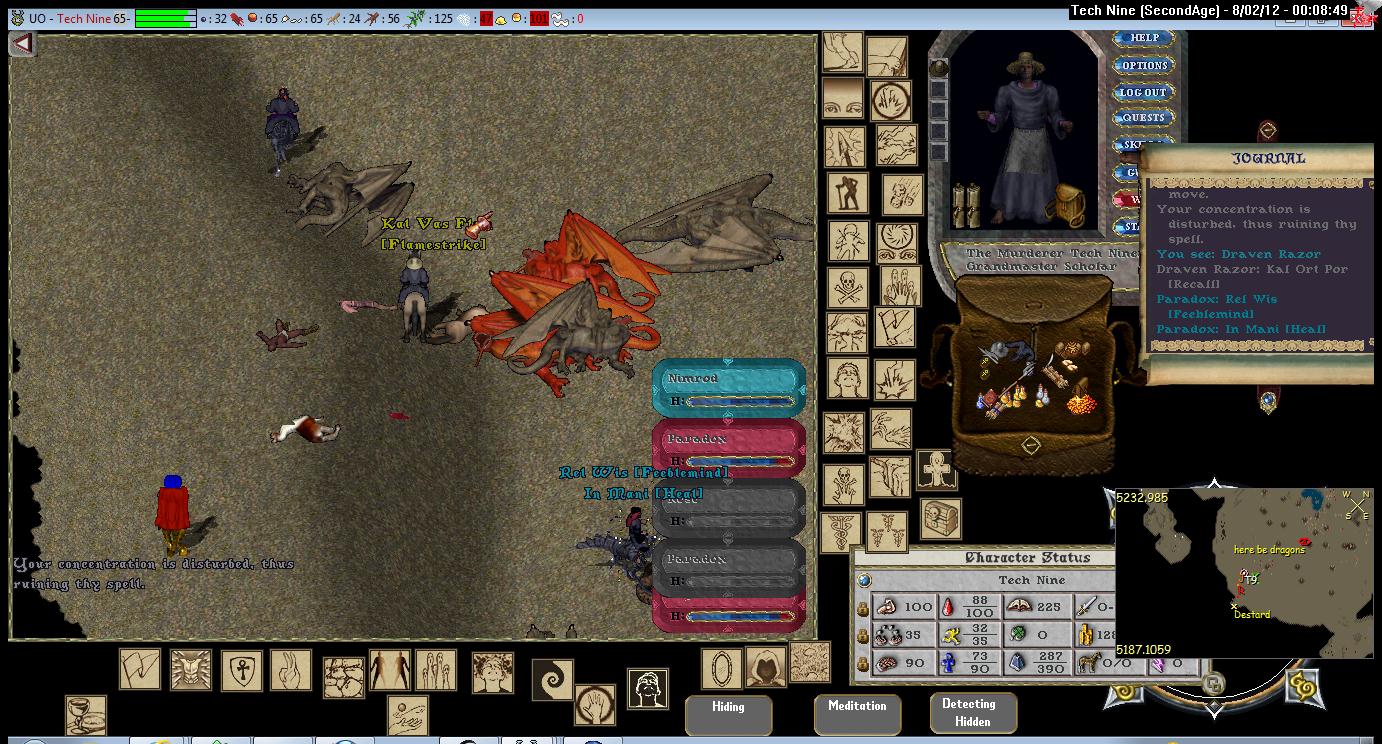Click the treasure chest spell icon
The image size is (1382, 744).
940,519
